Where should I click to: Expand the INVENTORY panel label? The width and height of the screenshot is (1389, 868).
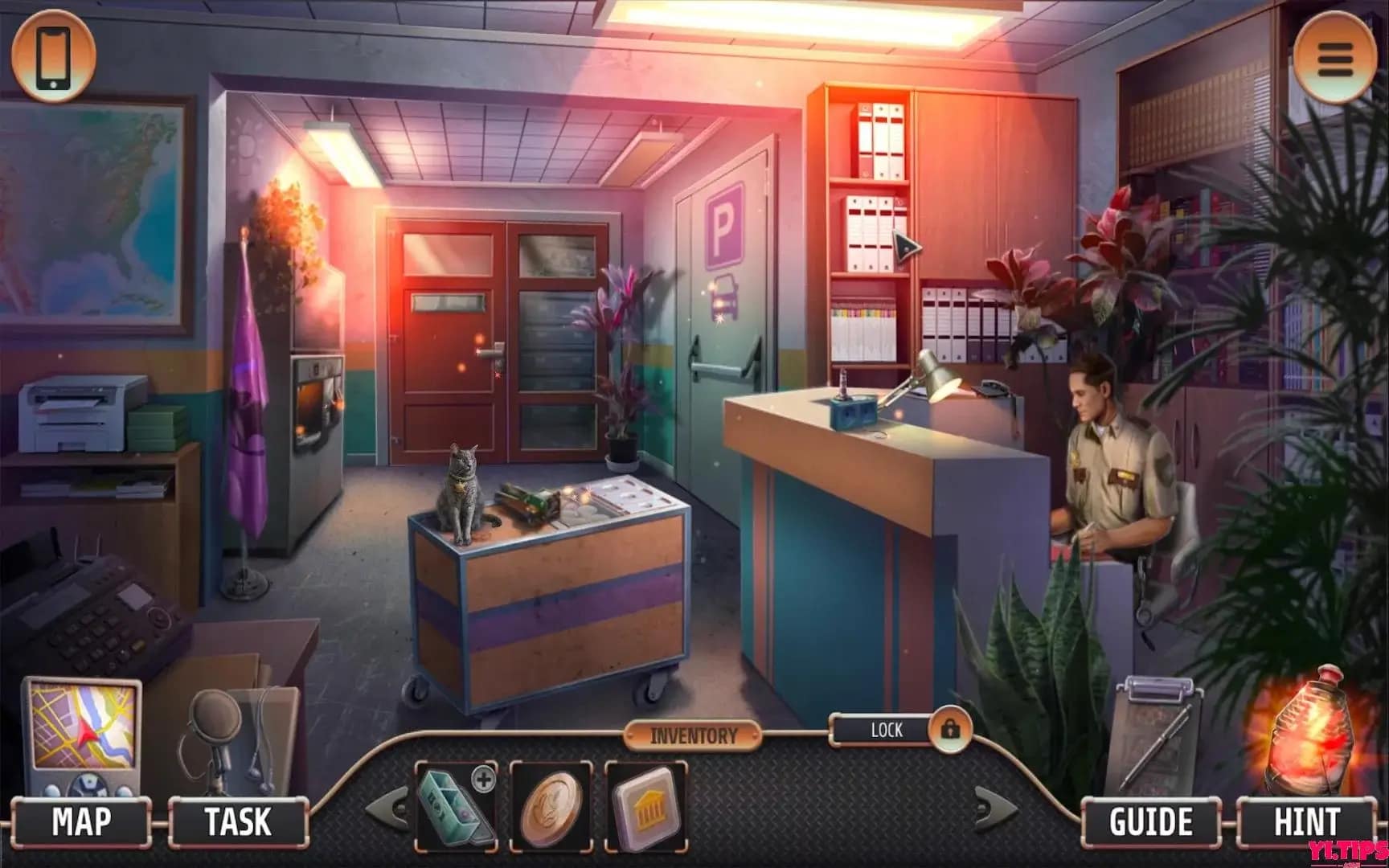coord(694,734)
